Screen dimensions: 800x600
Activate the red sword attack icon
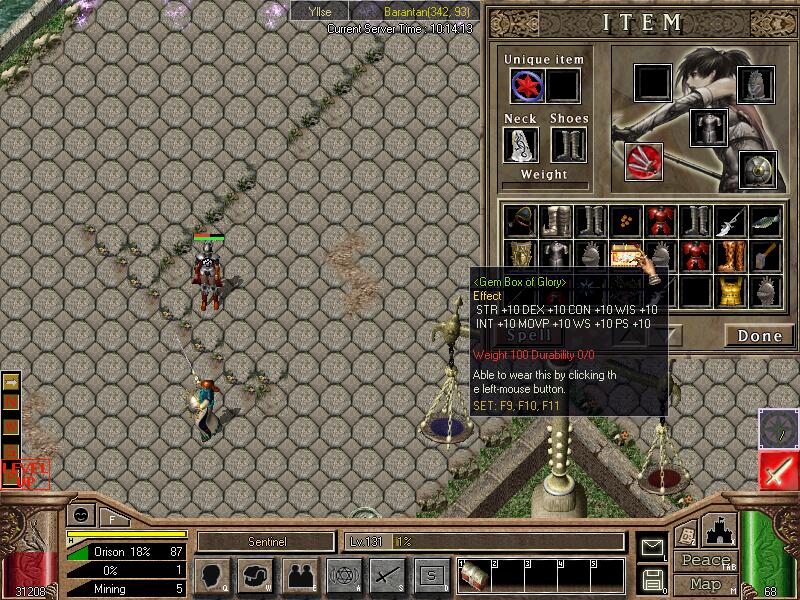tap(778, 470)
